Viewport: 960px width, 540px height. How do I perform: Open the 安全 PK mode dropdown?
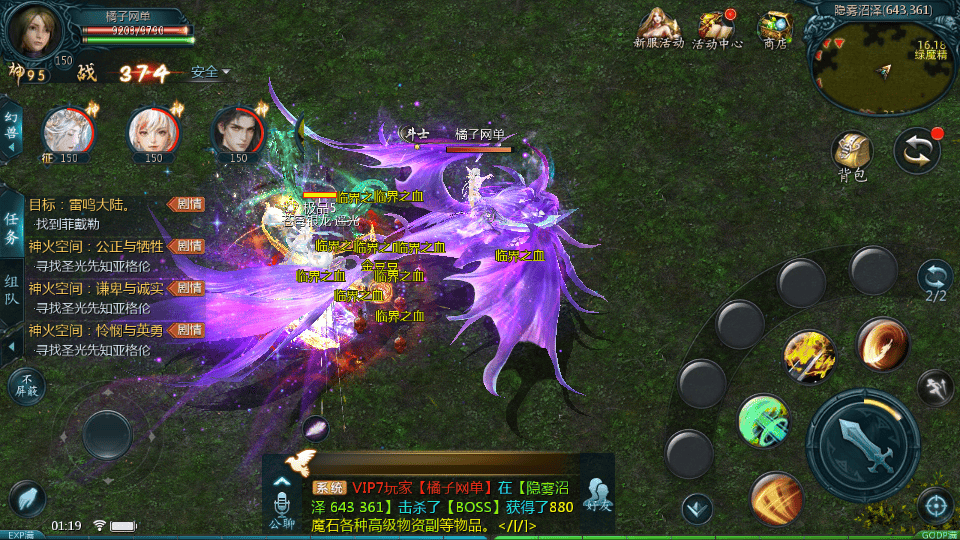(210, 72)
